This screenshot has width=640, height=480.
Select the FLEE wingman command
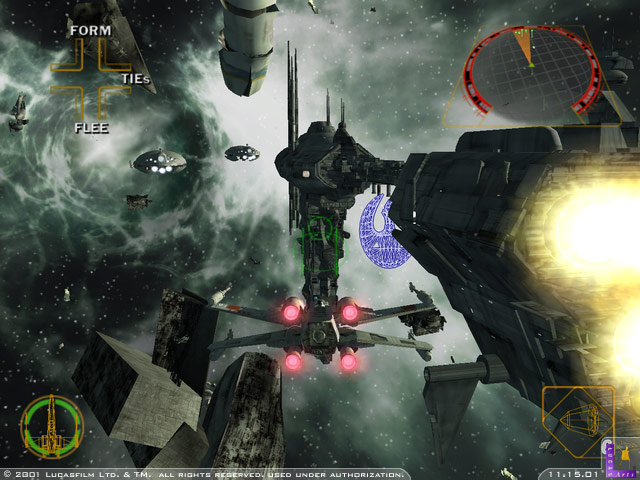[90, 127]
